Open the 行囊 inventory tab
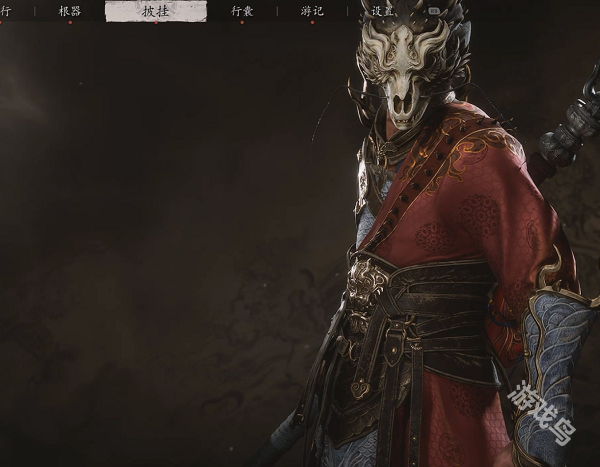Image resolution: width=600 pixels, height=467 pixels. coord(242,11)
